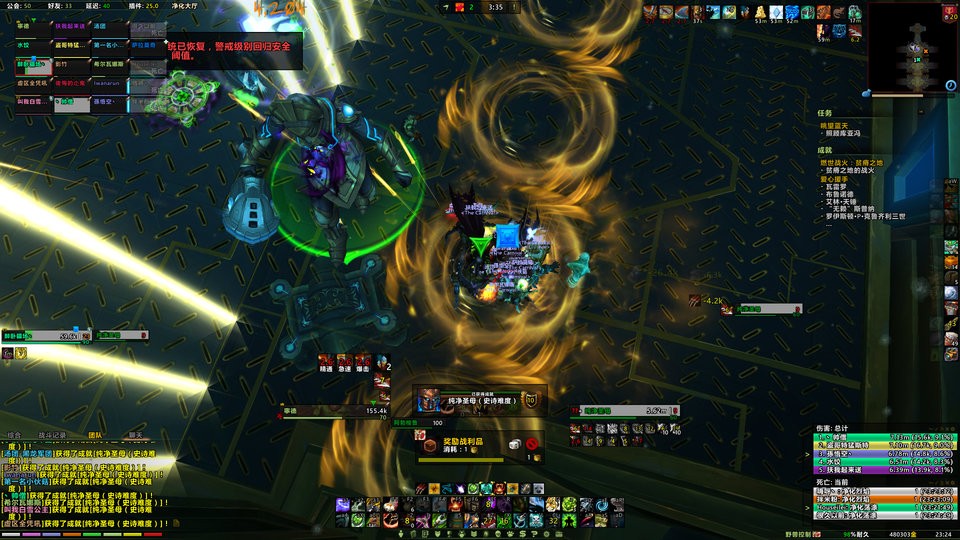Select the 第一名小... raid frame

pos(109,46)
